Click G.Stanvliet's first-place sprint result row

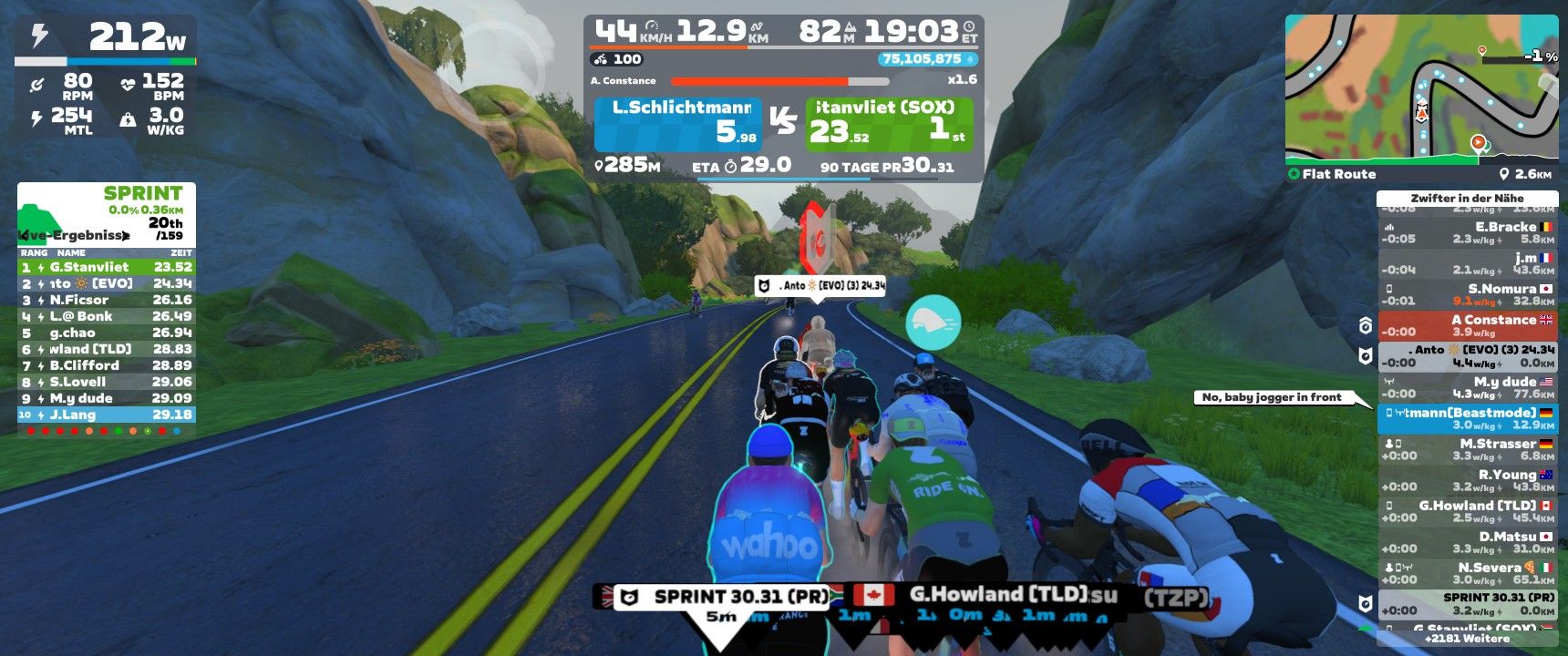coord(106,267)
